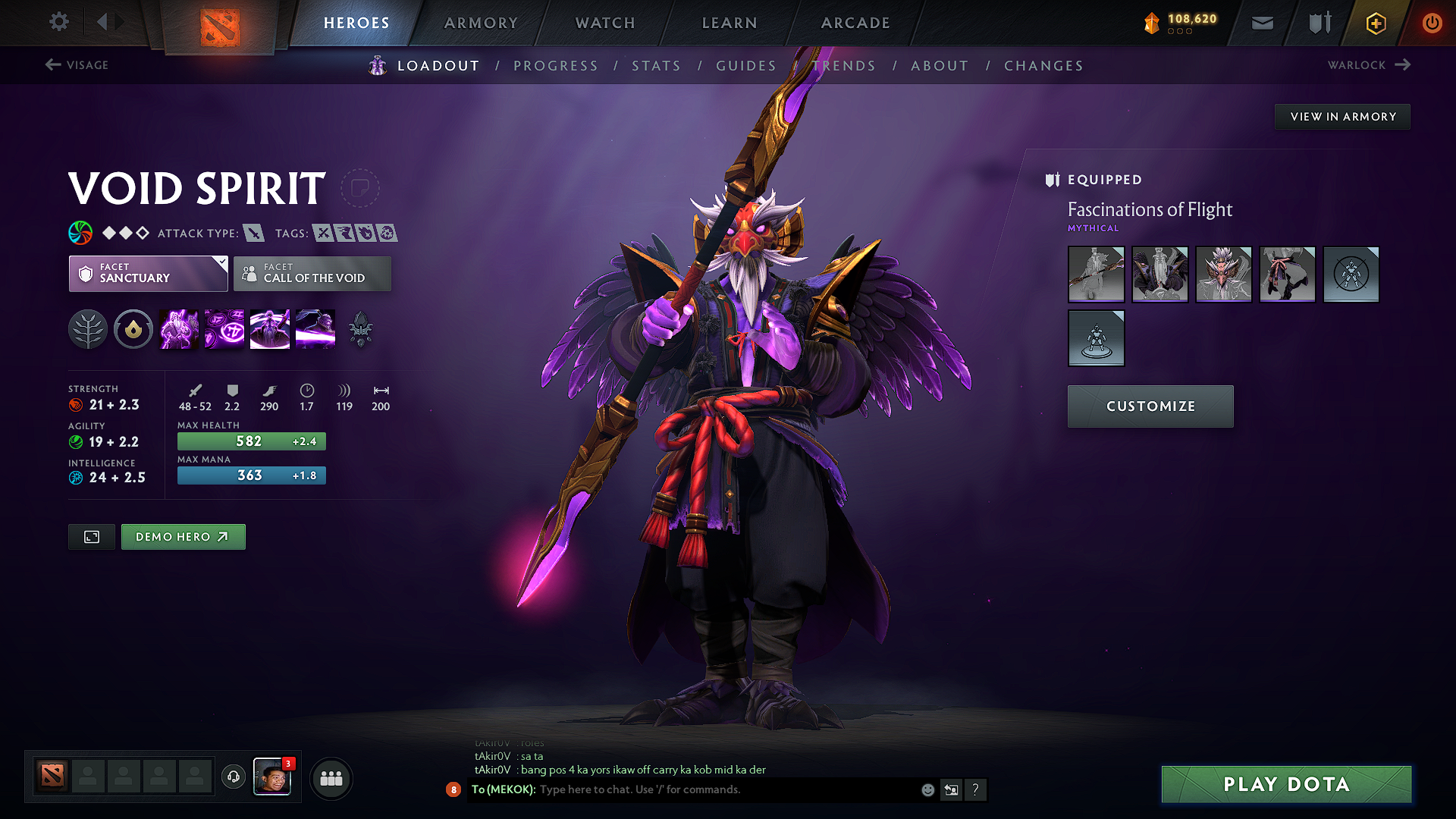Click the DEMO HERO button
Image resolution: width=1456 pixels, height=819 pixels.
(x=183, y=536)
